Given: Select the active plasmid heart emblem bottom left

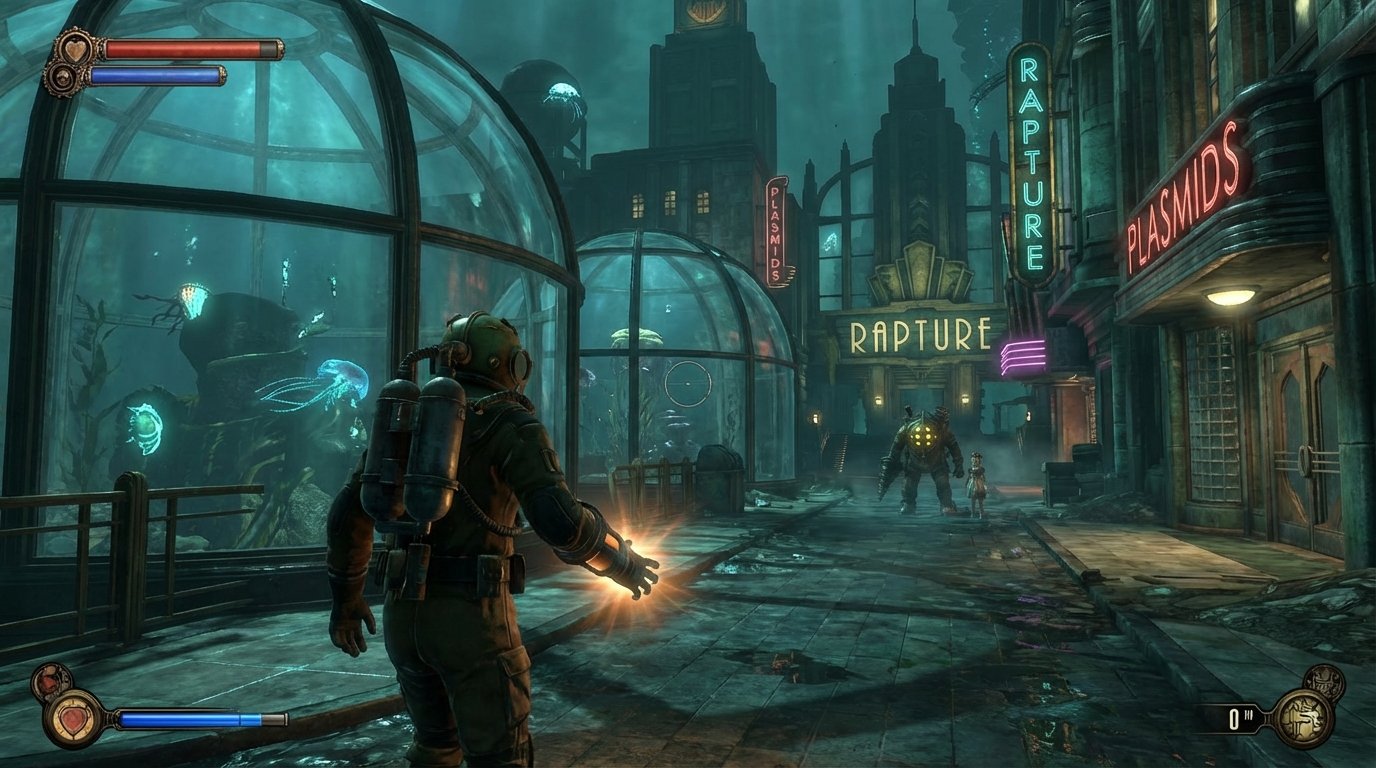Looking at the screenshot, I should coord(73,721).
